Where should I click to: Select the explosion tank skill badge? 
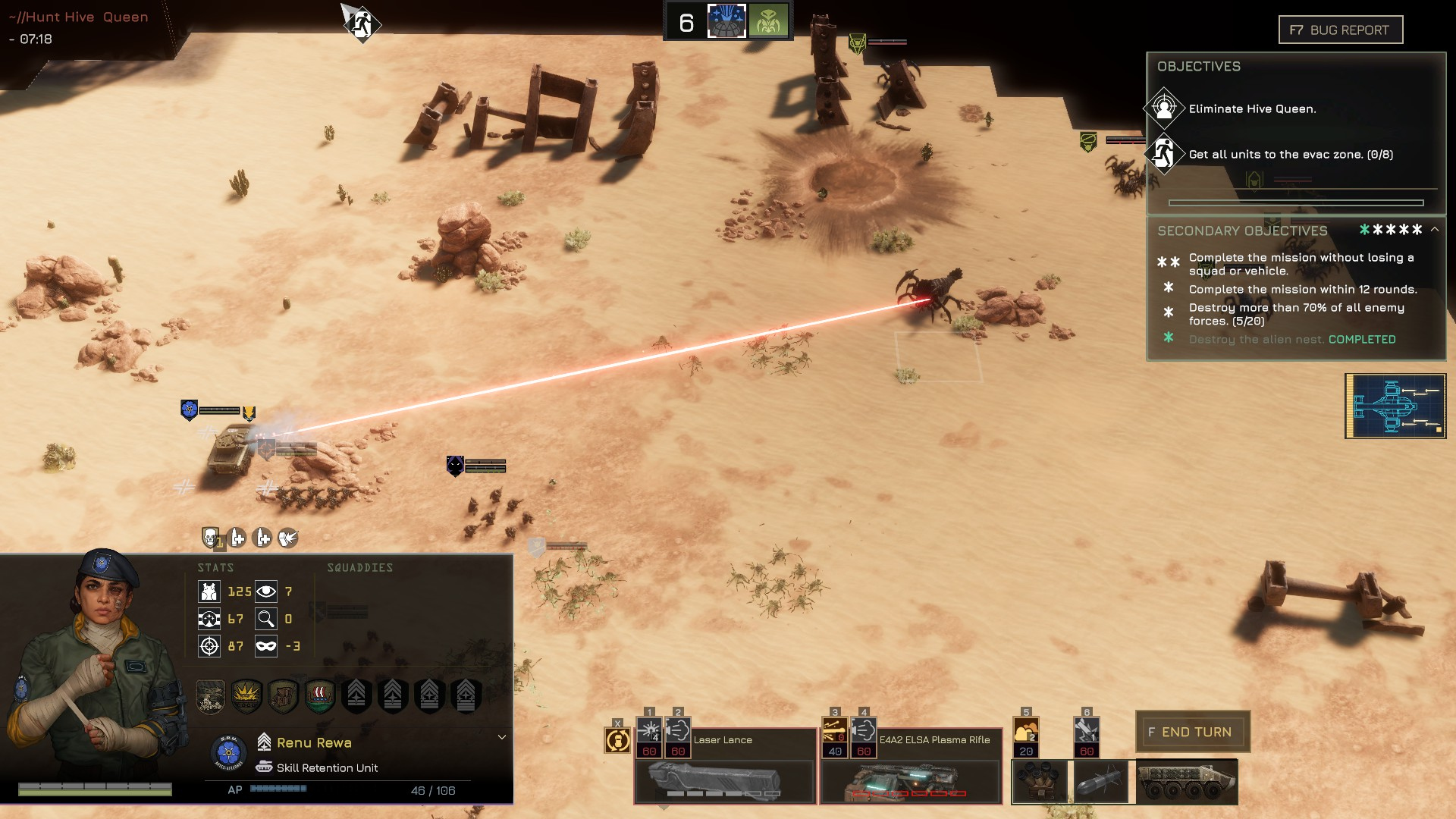(246, 695)
